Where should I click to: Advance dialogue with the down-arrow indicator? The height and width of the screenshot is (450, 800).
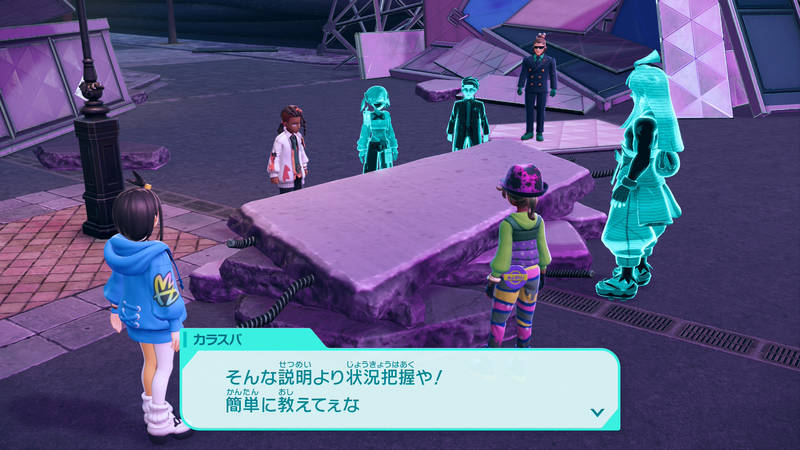[597, 411]
